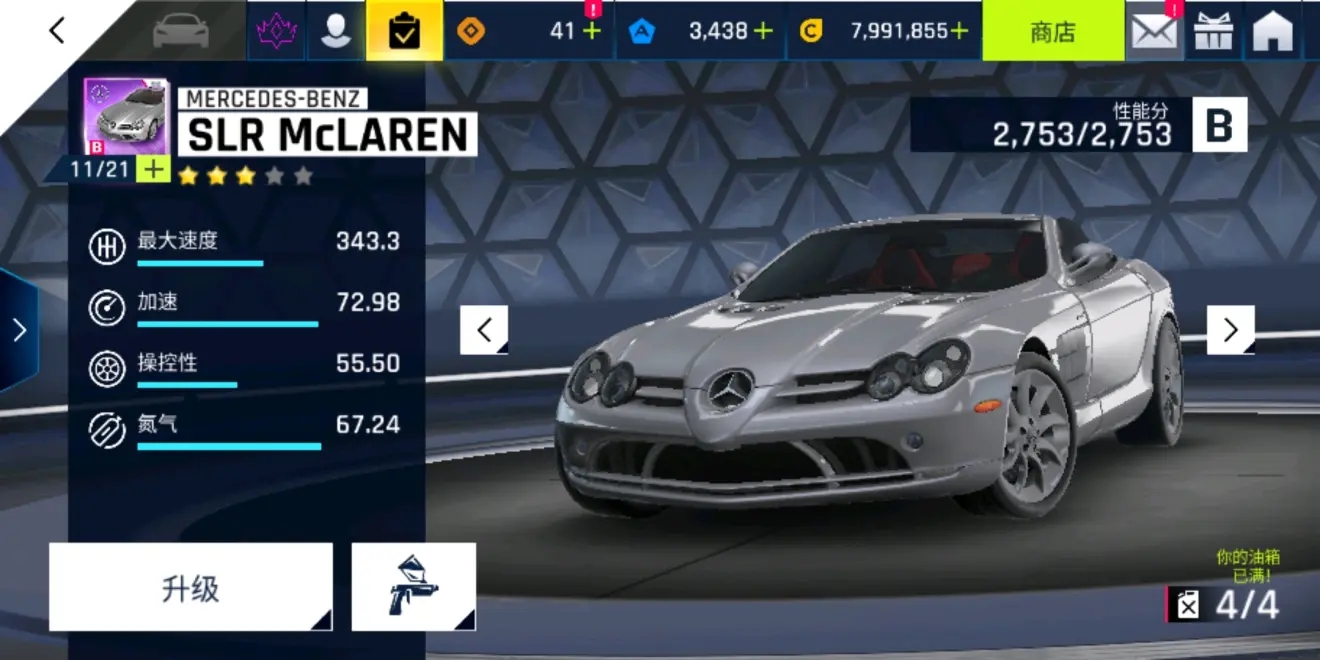Screen dimensions: 1320x660
Task: Show the previous car
Action: pos(484,330)
